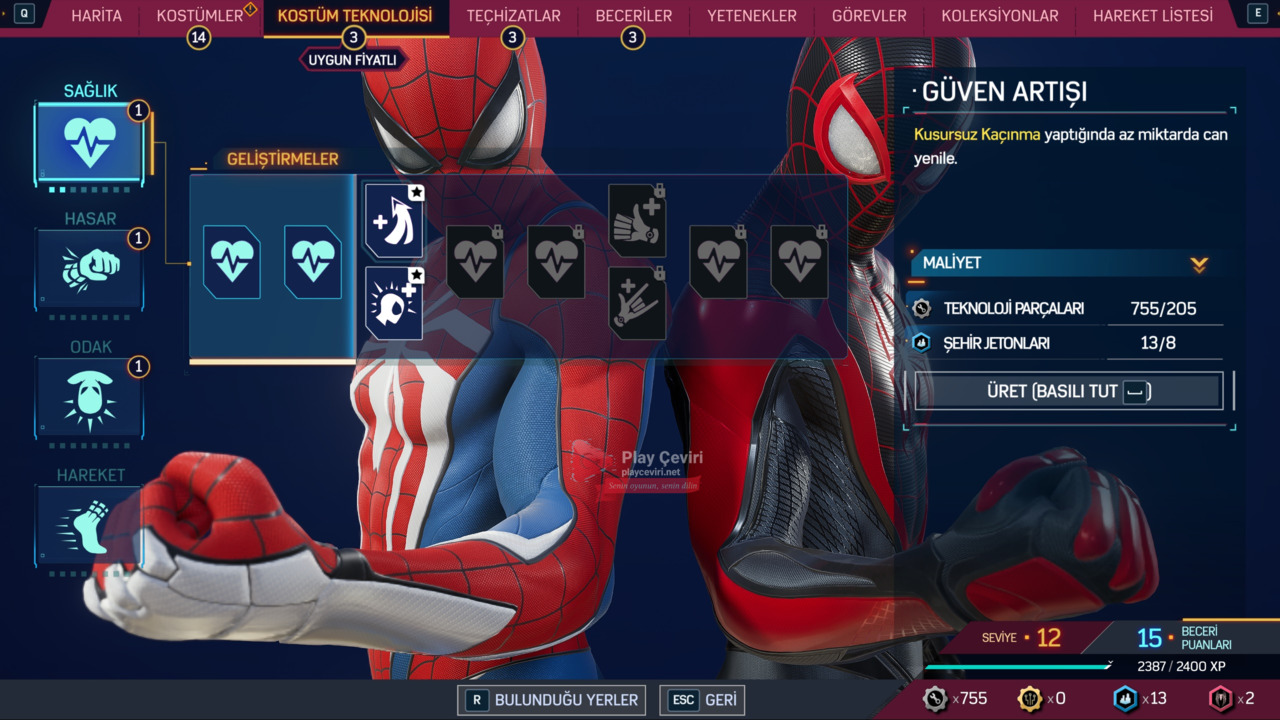Viewport: 1280px width, 720px height.
Task: Open the Kostümler tab
Action: (200, 16)
